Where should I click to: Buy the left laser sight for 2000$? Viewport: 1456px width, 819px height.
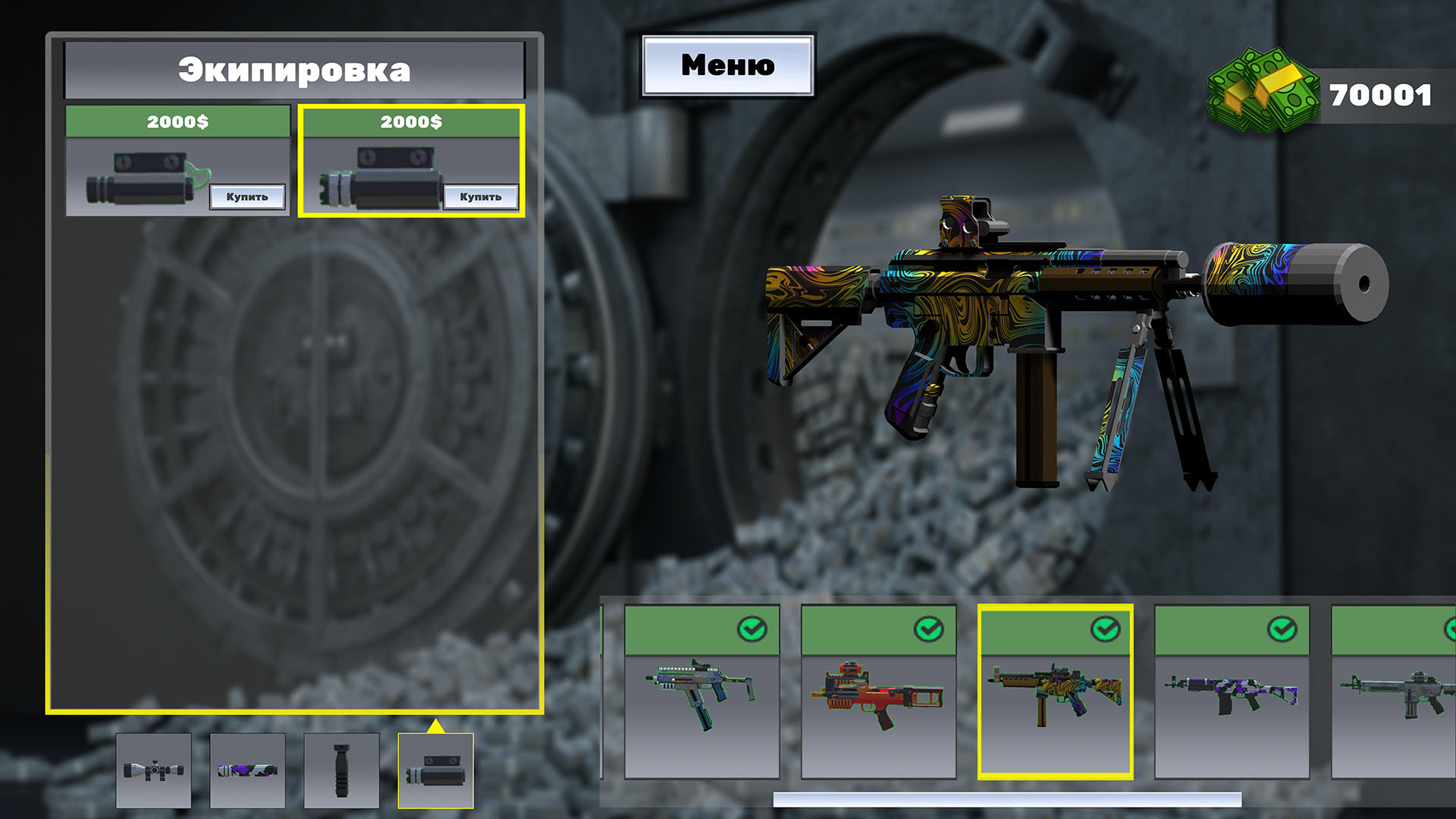pyautogui.click(x=246, y=197)
